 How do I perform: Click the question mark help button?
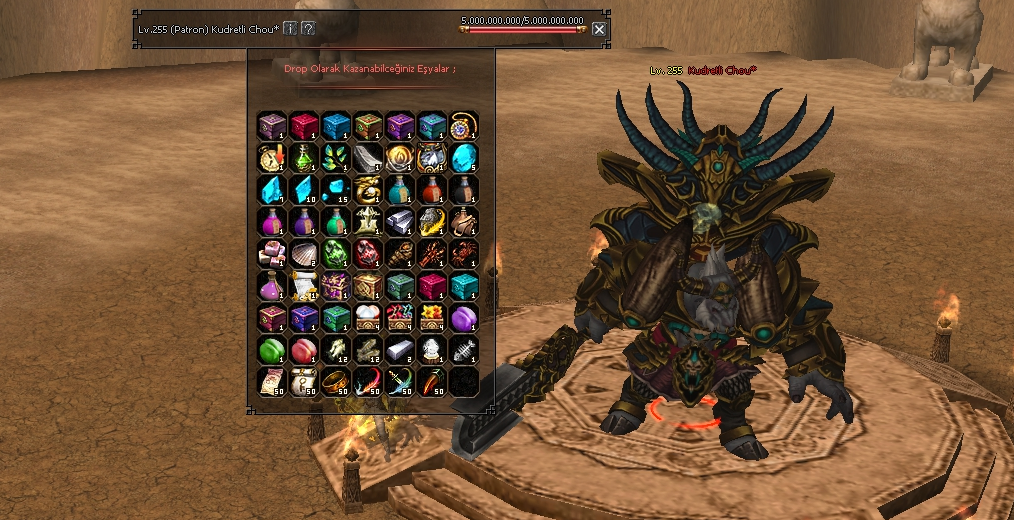tap(308, 29)
